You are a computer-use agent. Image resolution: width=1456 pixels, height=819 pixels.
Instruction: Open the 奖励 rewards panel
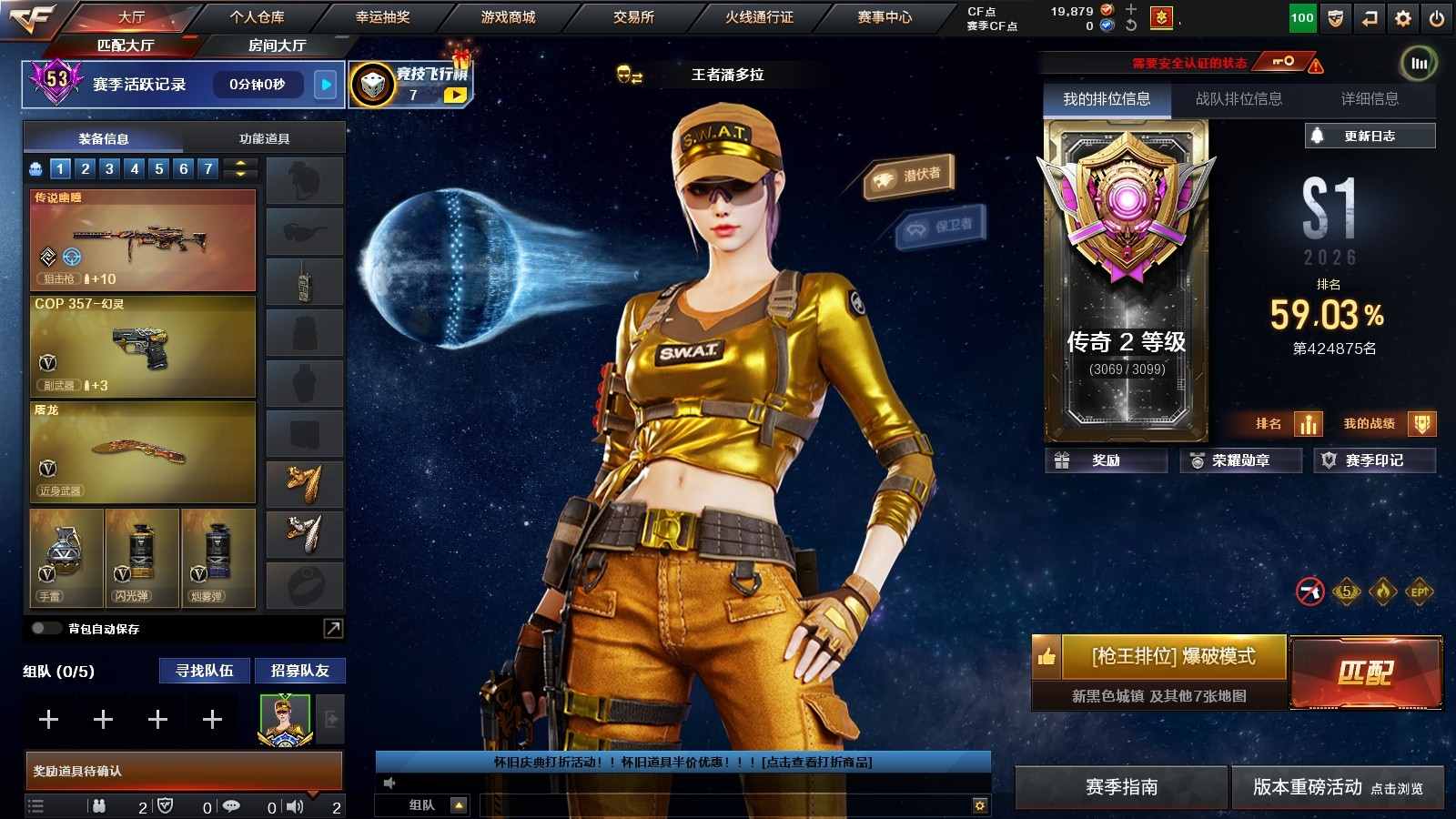tap(1106, 460)
